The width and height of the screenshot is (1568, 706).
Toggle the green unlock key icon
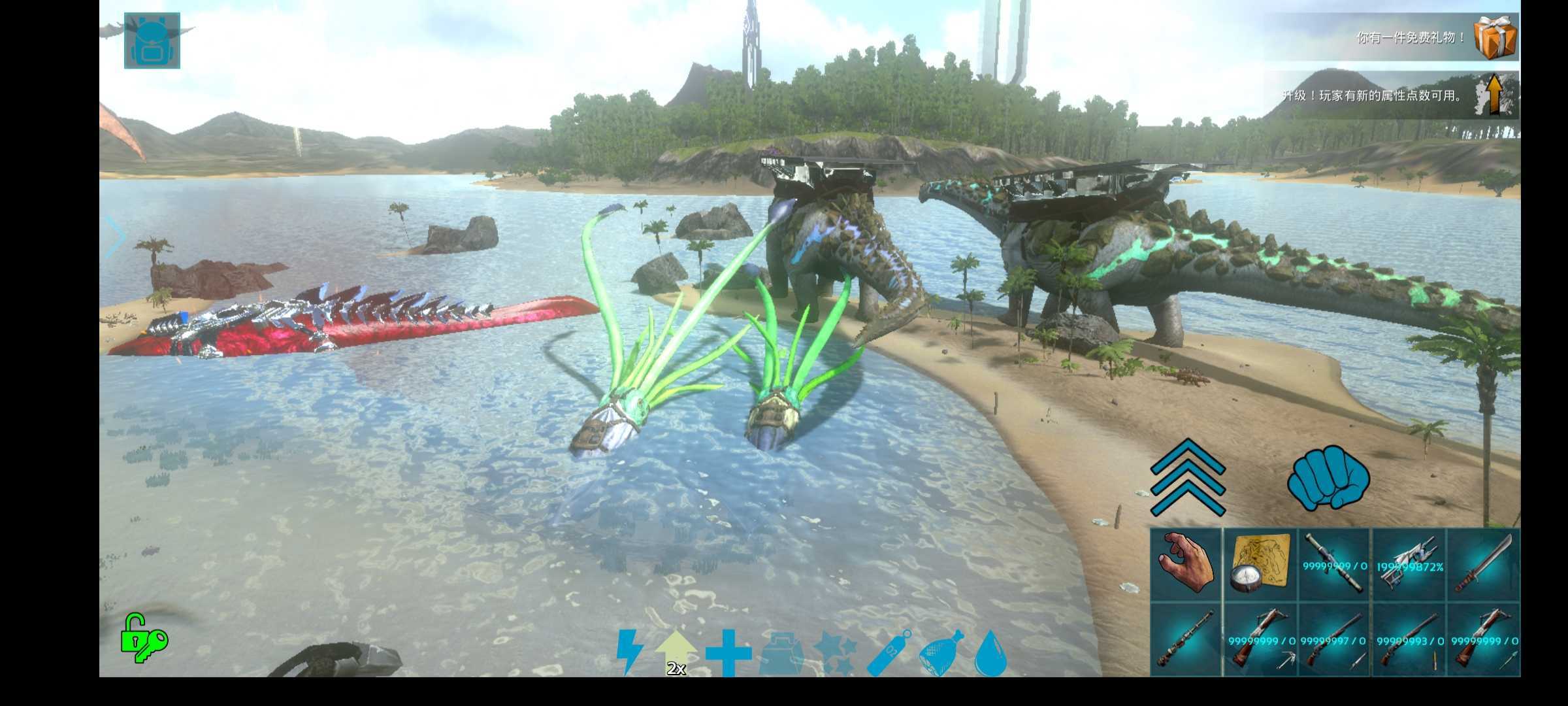click(x=144, y=638)
